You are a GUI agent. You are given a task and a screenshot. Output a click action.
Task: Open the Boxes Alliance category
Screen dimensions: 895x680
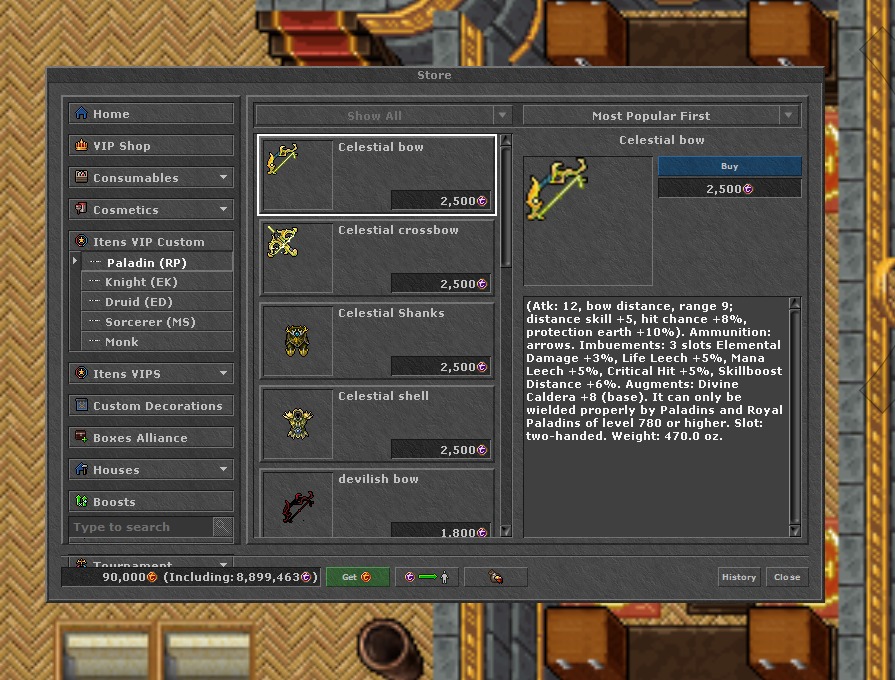(150, 438)
